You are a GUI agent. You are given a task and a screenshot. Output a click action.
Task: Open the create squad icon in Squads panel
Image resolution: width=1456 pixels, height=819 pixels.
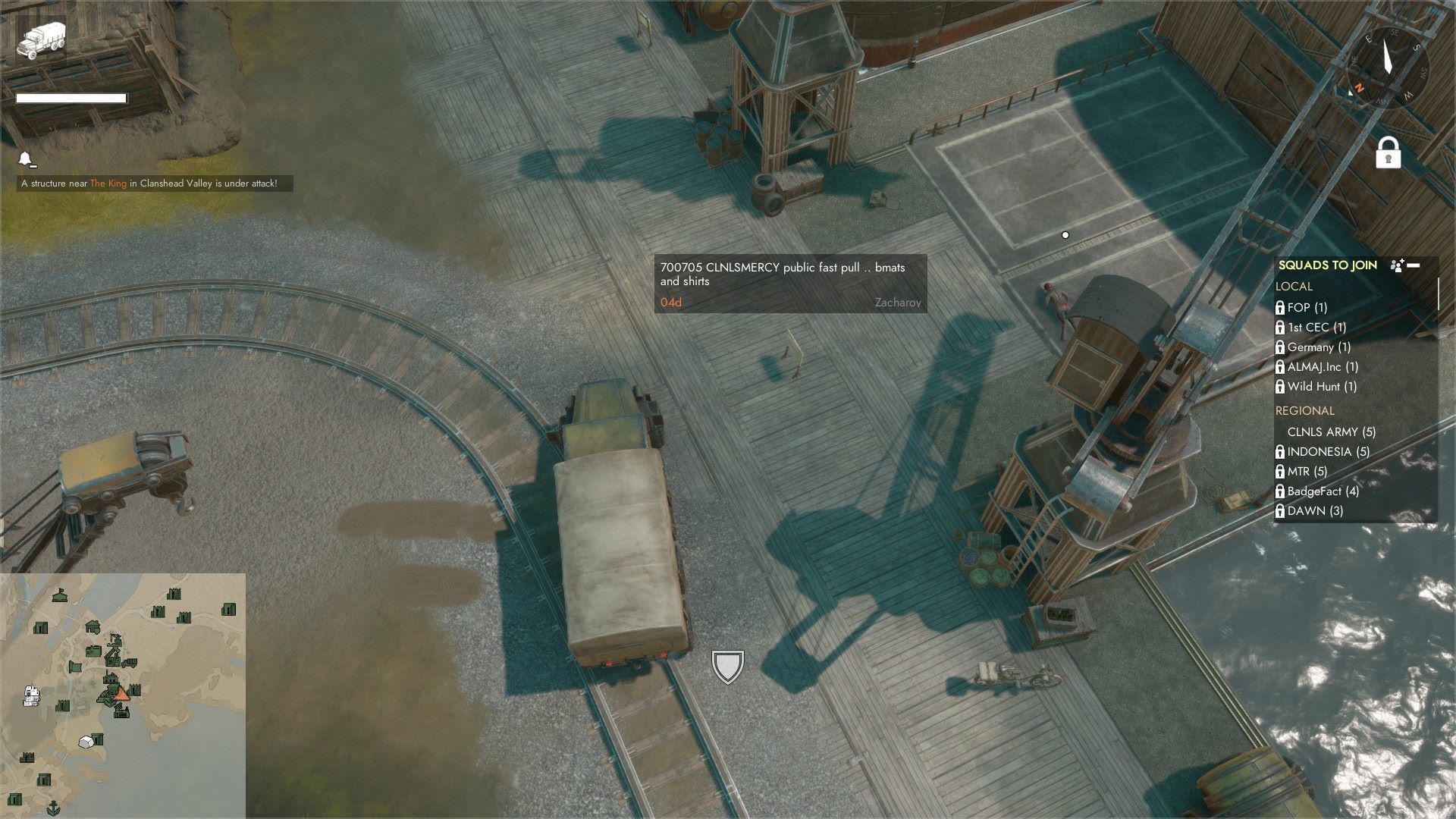click(x=1396, y=266)
